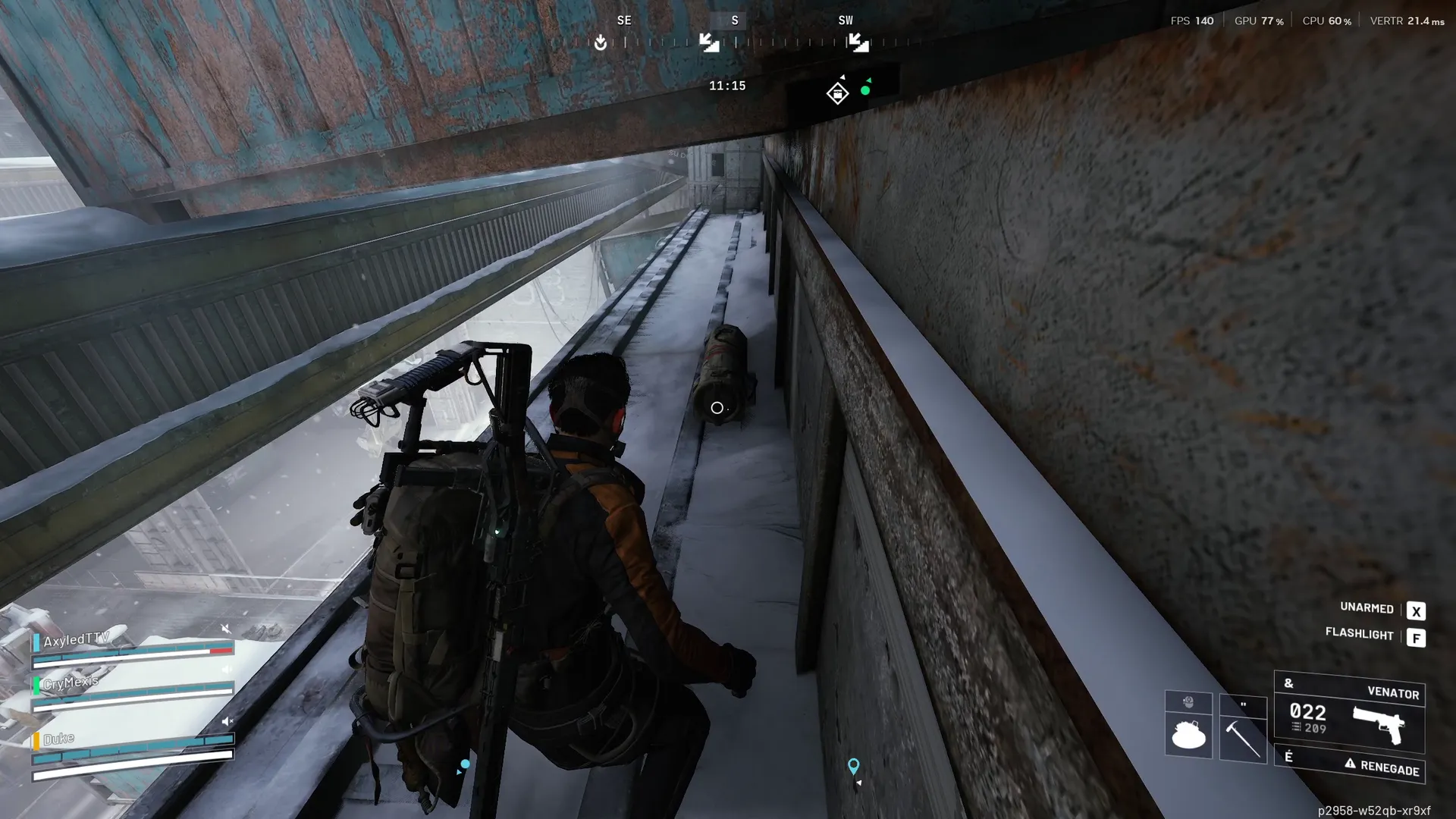Click the extraction marker near SE on compass
1456x819 pixels.
[x=601, y=42]
